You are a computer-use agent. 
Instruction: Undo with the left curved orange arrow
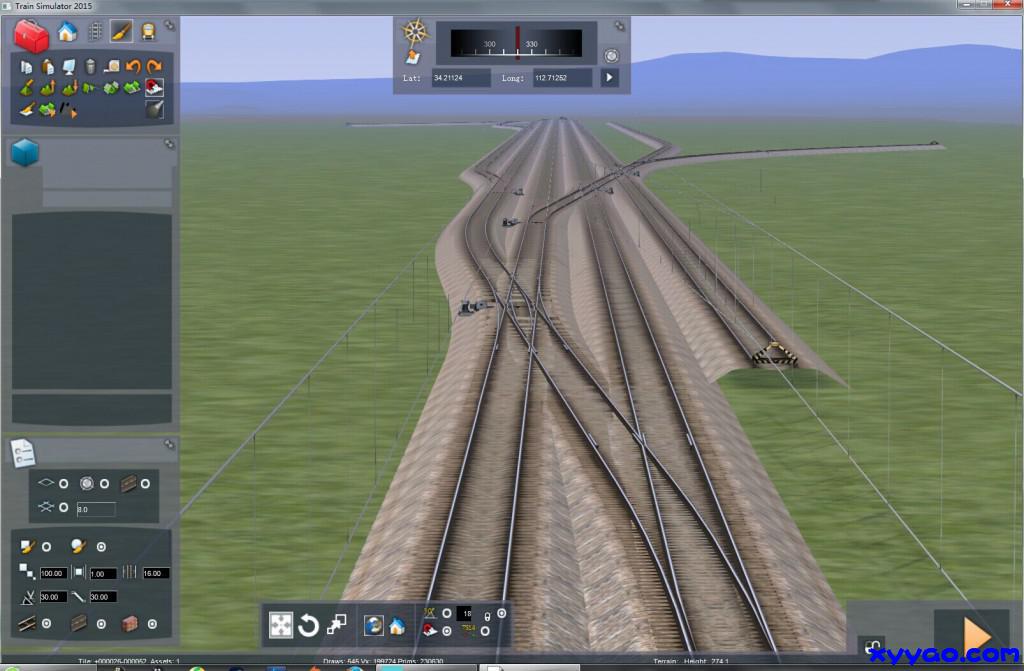point(132,67)
